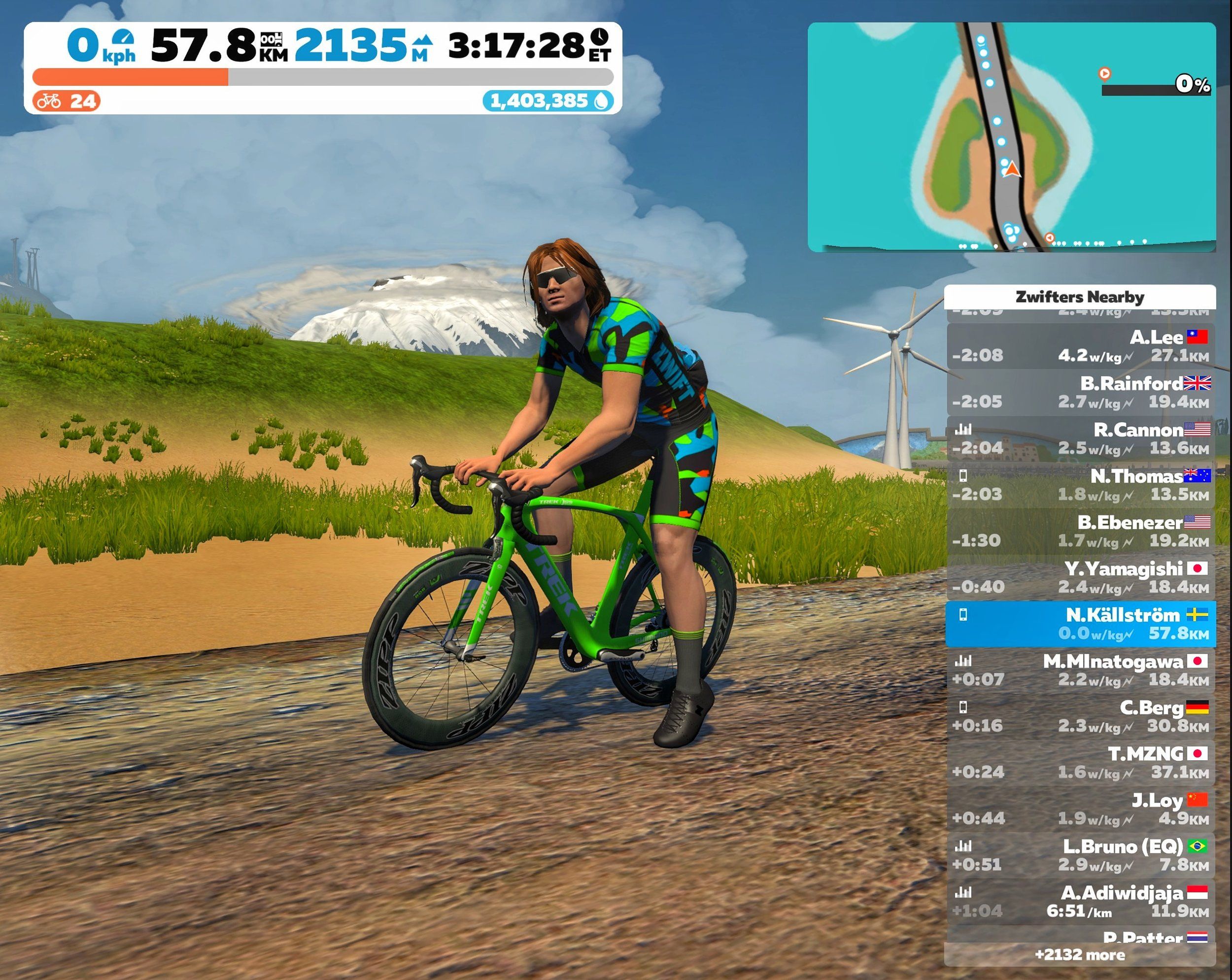Select C.Berg in rider list

[x=1079, y=716]
